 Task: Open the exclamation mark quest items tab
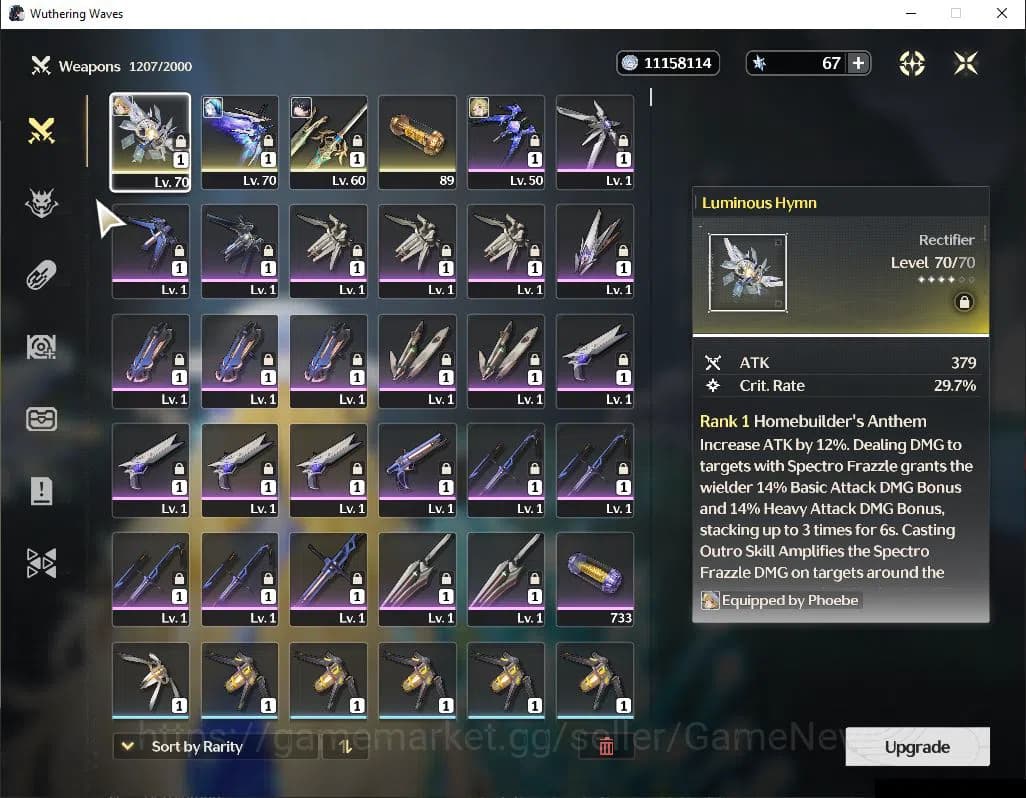tap(41, 490)
